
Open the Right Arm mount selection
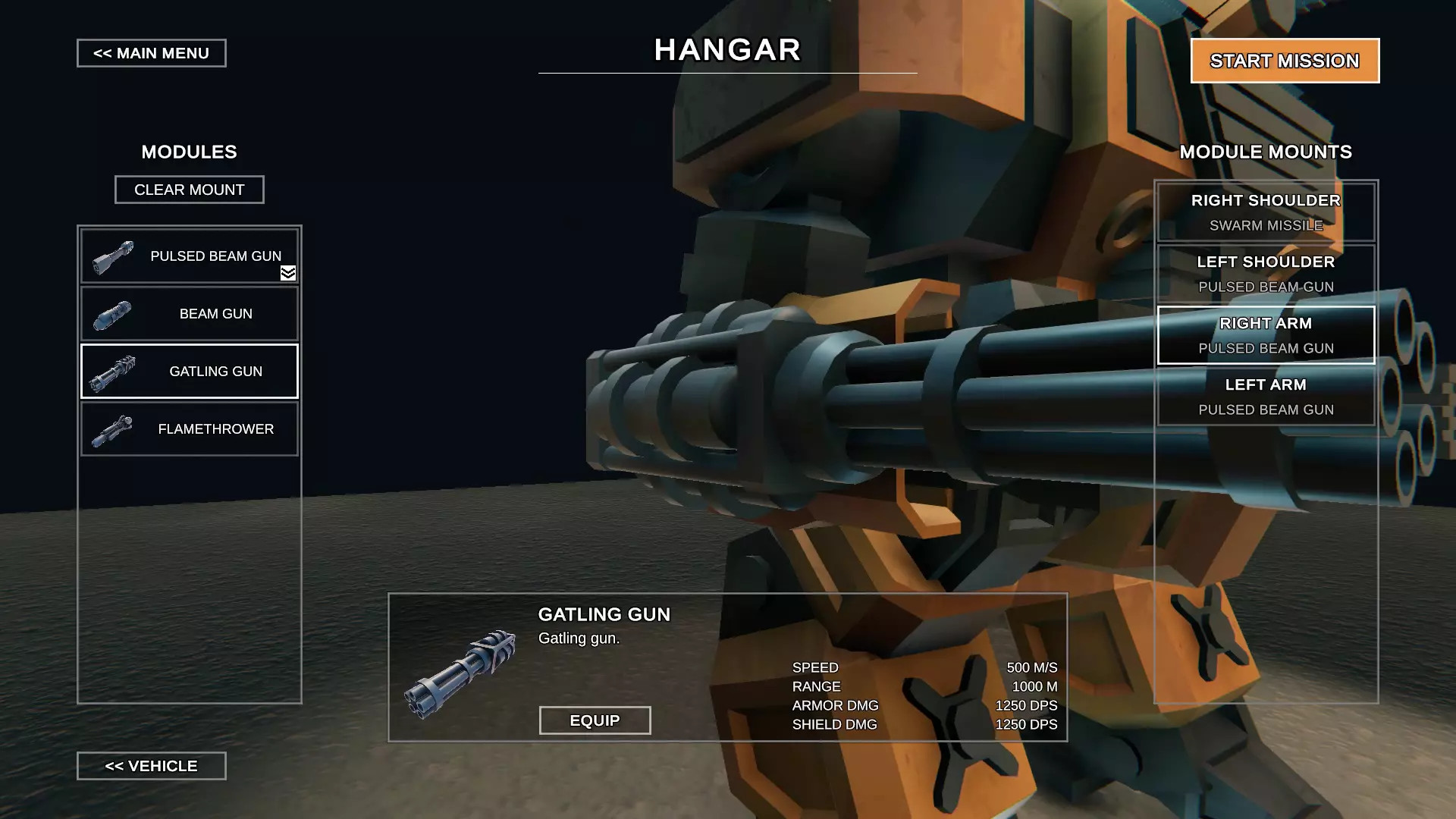1265,335
